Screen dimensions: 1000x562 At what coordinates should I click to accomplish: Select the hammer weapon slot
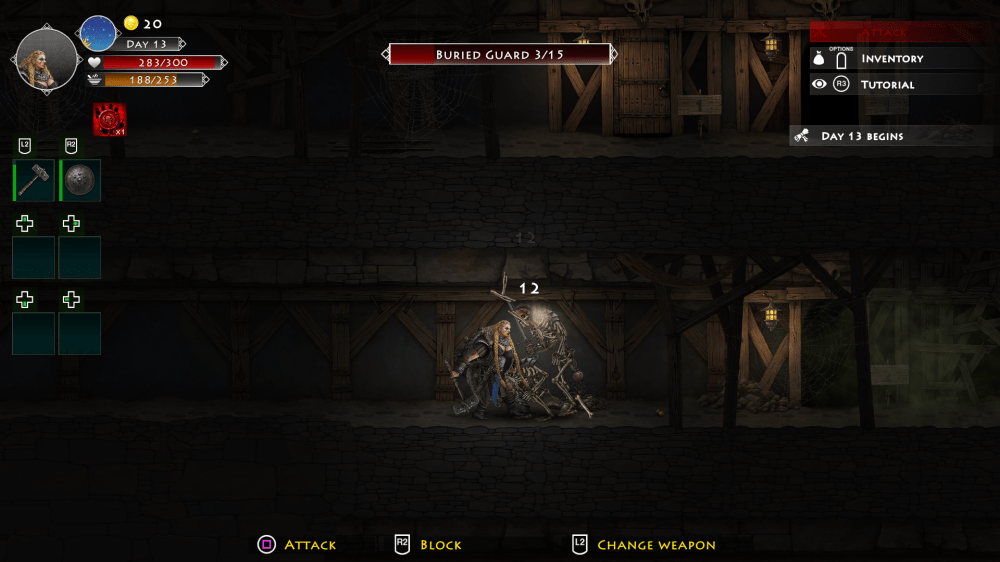(x=34, y=181)
